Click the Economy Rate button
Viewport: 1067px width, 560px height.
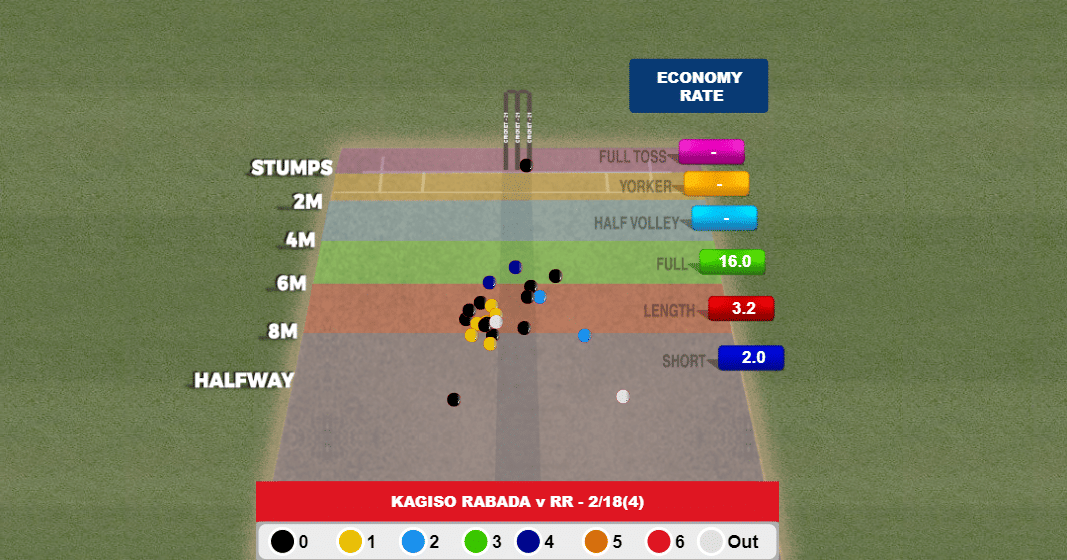pos(698,86)
